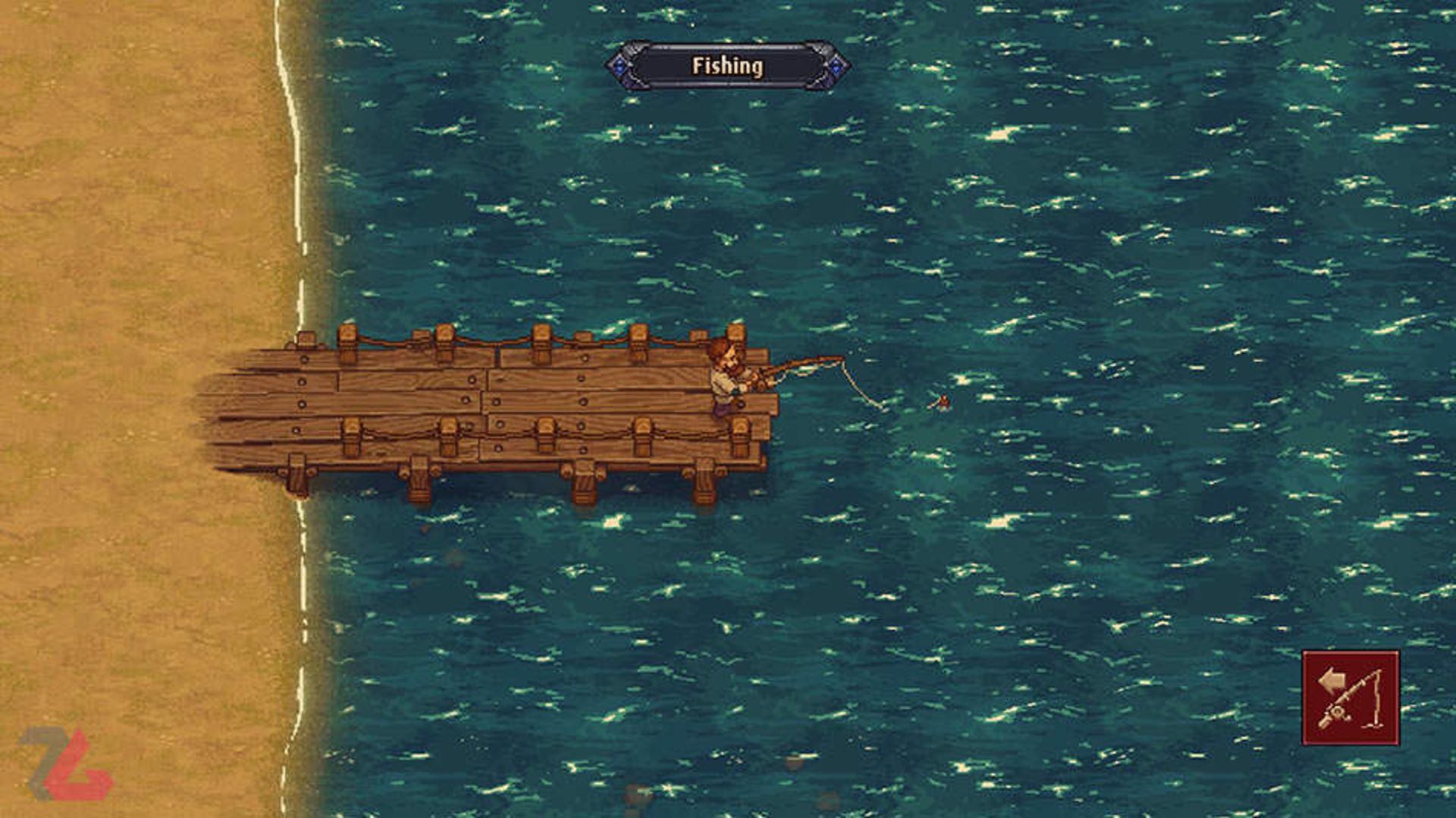This screenshot has height=818, width=1456.
Task: Click the blue diamond on the banner's left edge
Action: click(621, 67)
